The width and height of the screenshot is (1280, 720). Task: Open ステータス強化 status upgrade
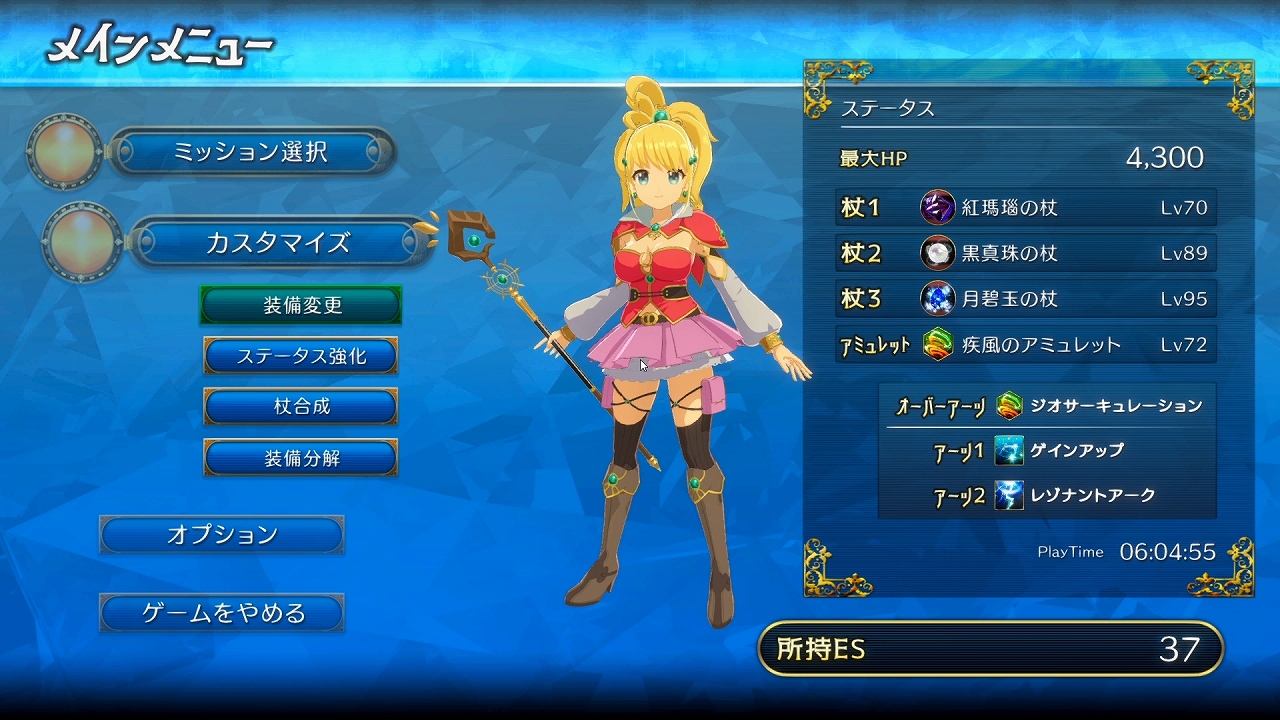click(x=301, y=356)
